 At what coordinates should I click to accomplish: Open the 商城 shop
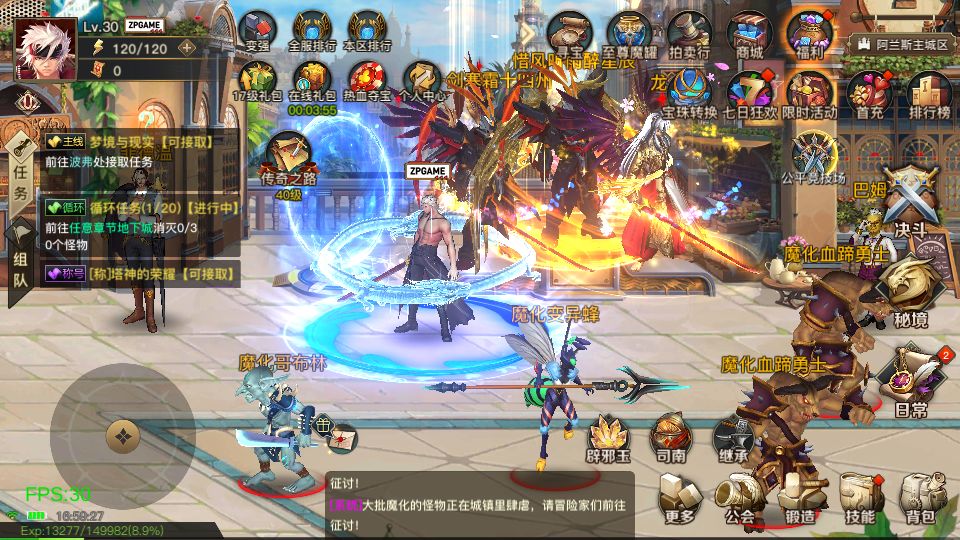749,33
